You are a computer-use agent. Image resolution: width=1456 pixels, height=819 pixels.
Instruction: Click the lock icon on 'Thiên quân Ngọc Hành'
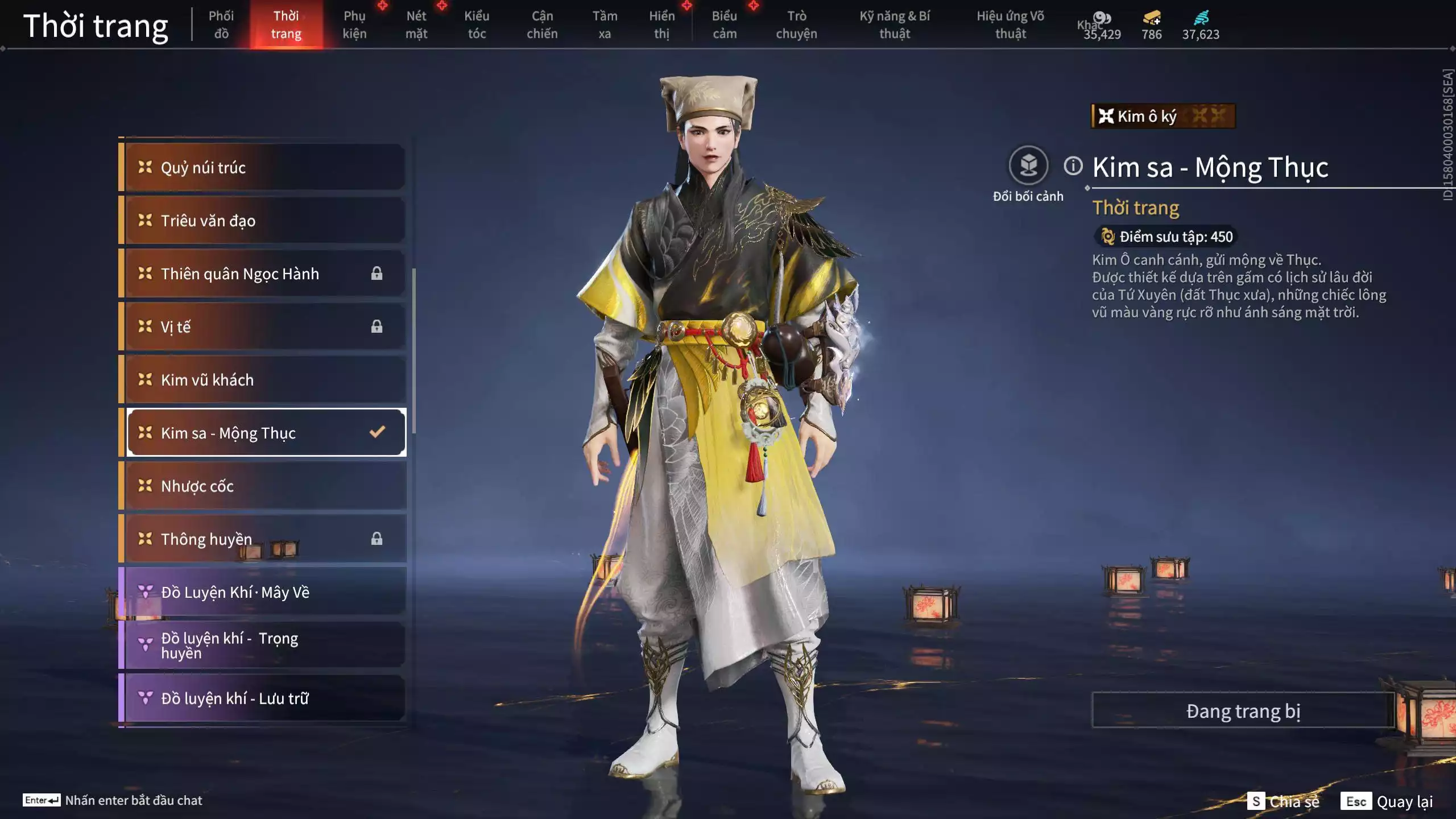point(377,274)
